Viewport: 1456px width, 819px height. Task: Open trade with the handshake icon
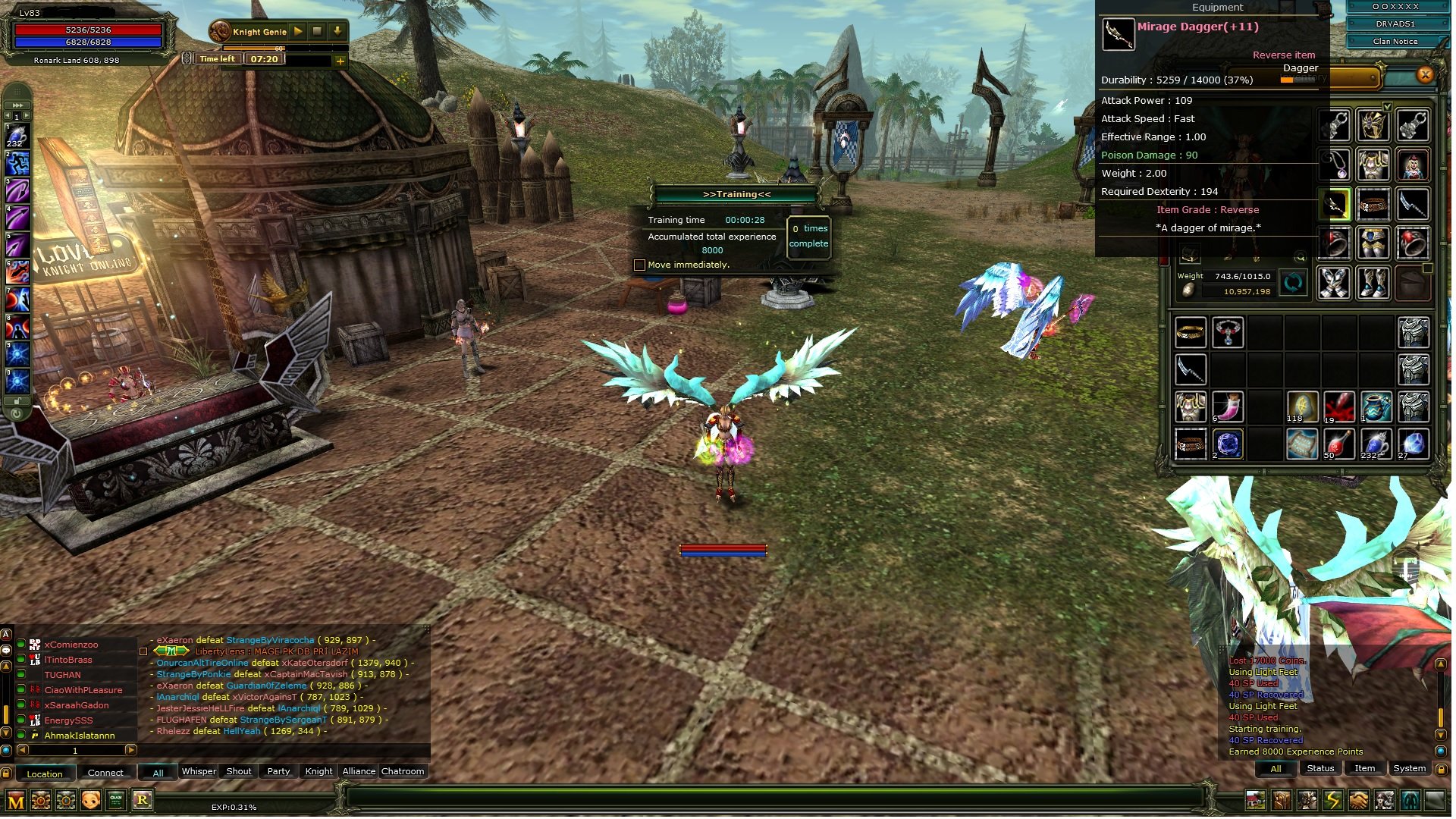(1360, 800)
